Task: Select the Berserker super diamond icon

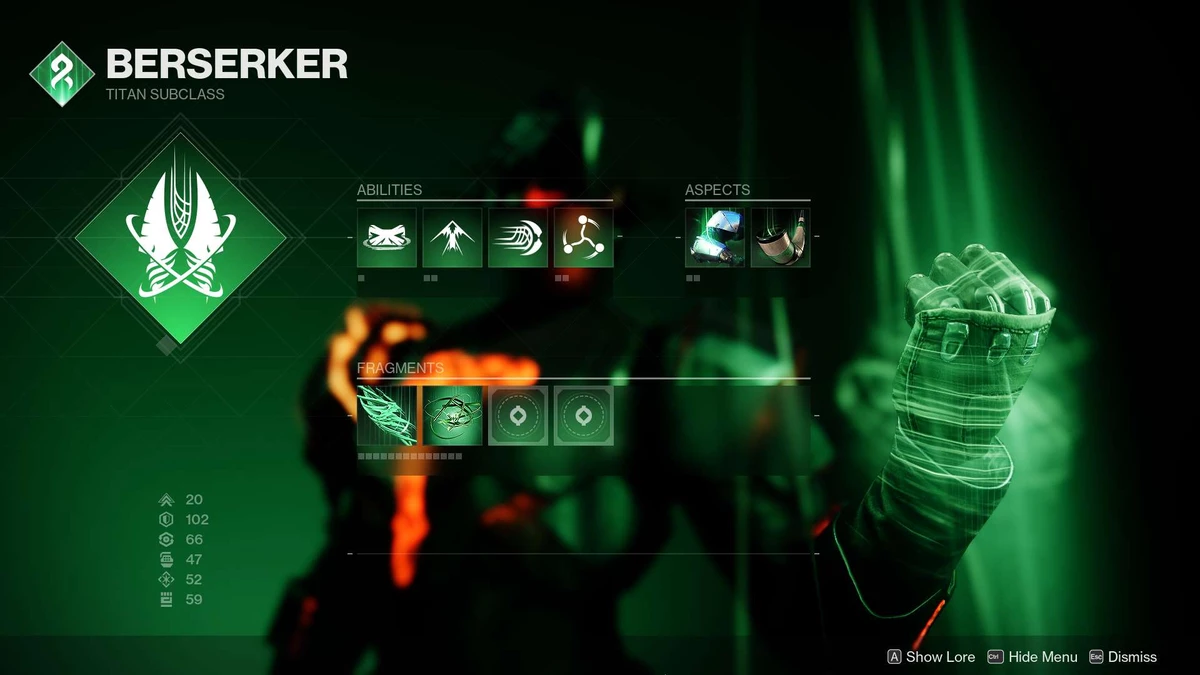Action: tap(180, 240)
